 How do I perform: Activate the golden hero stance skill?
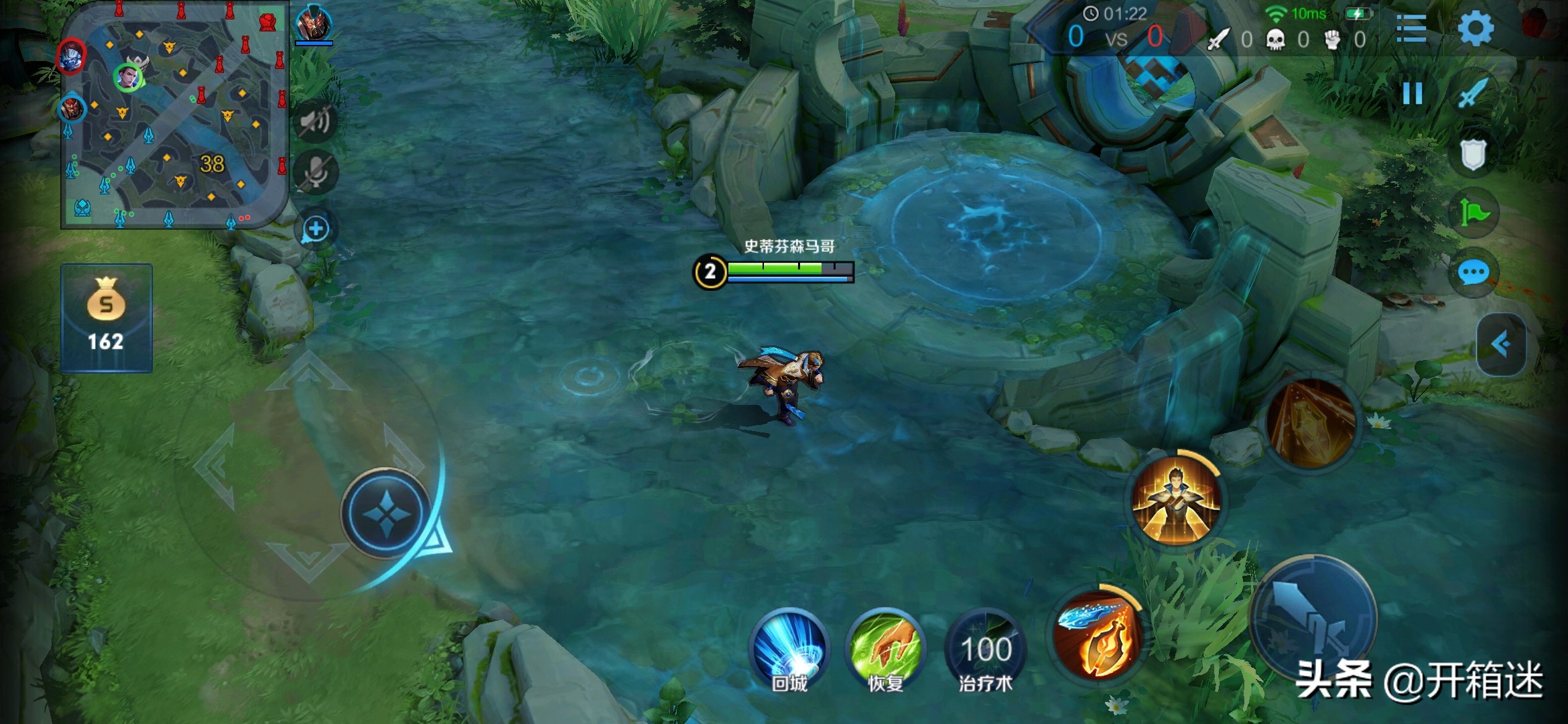click(1175, 499)
